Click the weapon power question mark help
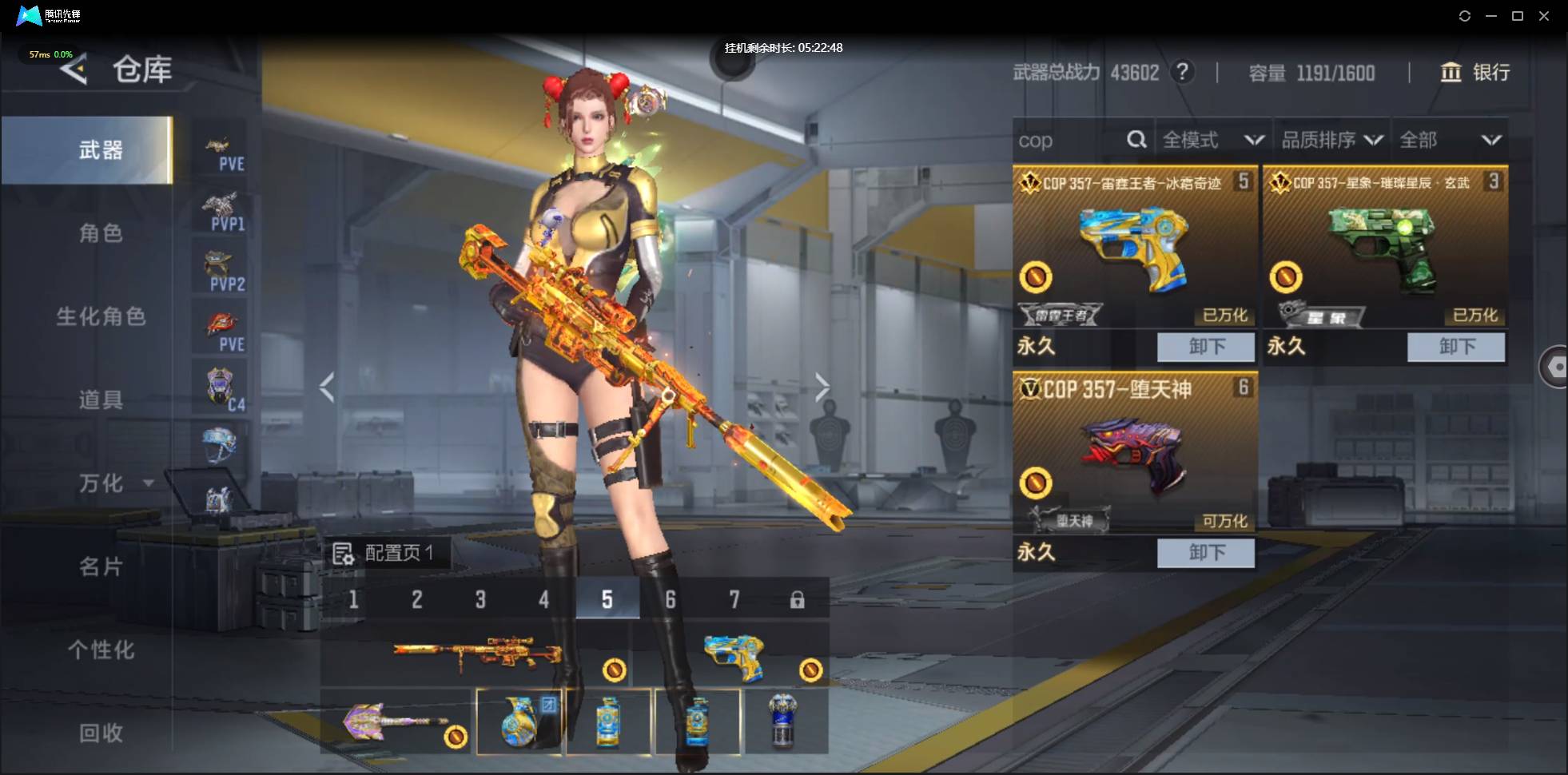The image size is (1568, 775). click(1182, 73)
